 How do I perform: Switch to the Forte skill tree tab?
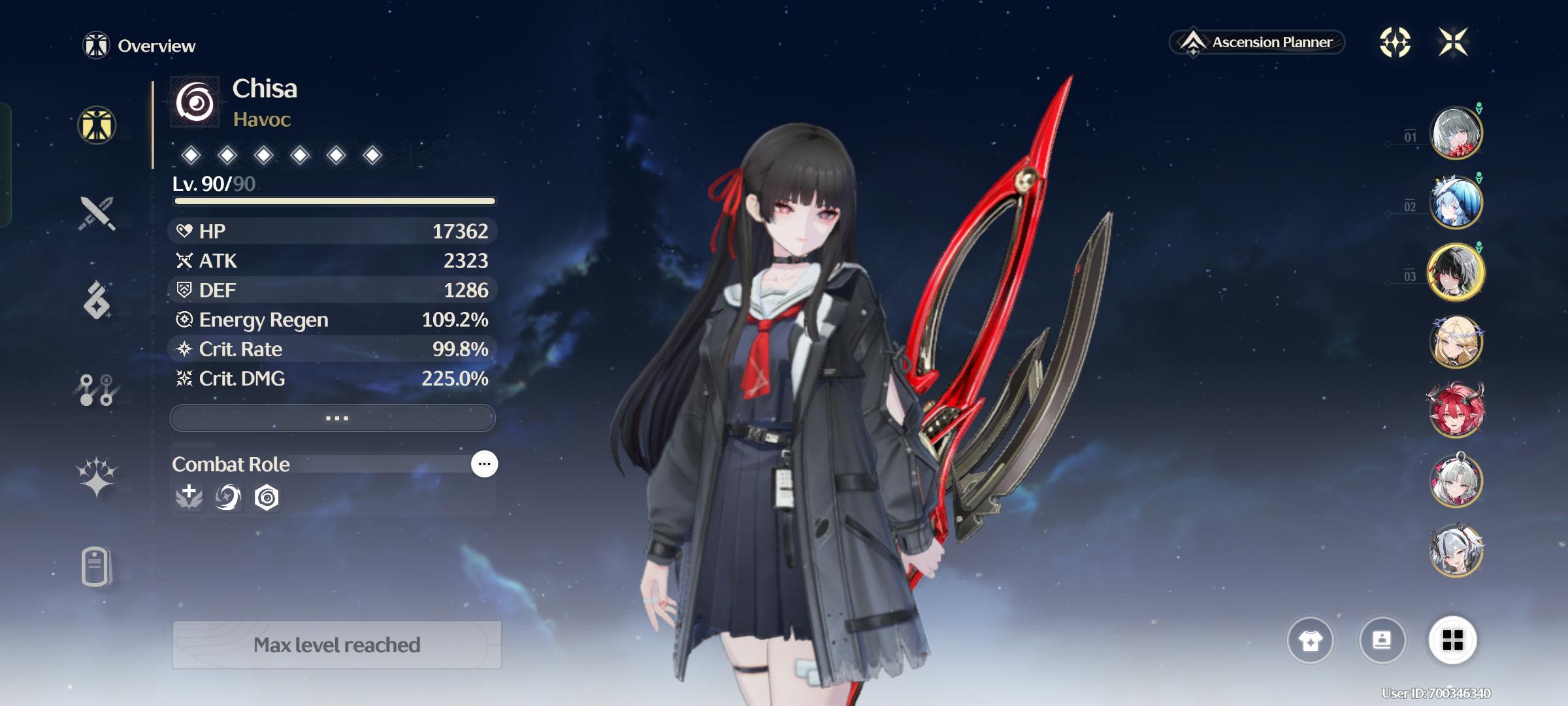point(97,390)
